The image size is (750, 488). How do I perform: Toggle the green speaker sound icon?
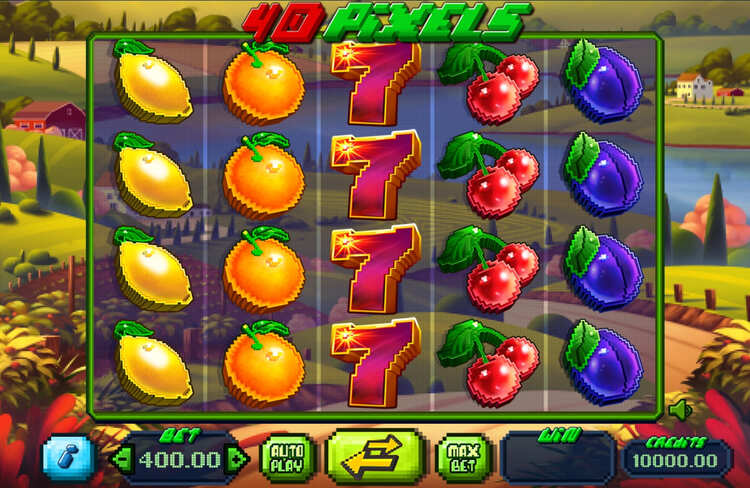pos(681,409)
